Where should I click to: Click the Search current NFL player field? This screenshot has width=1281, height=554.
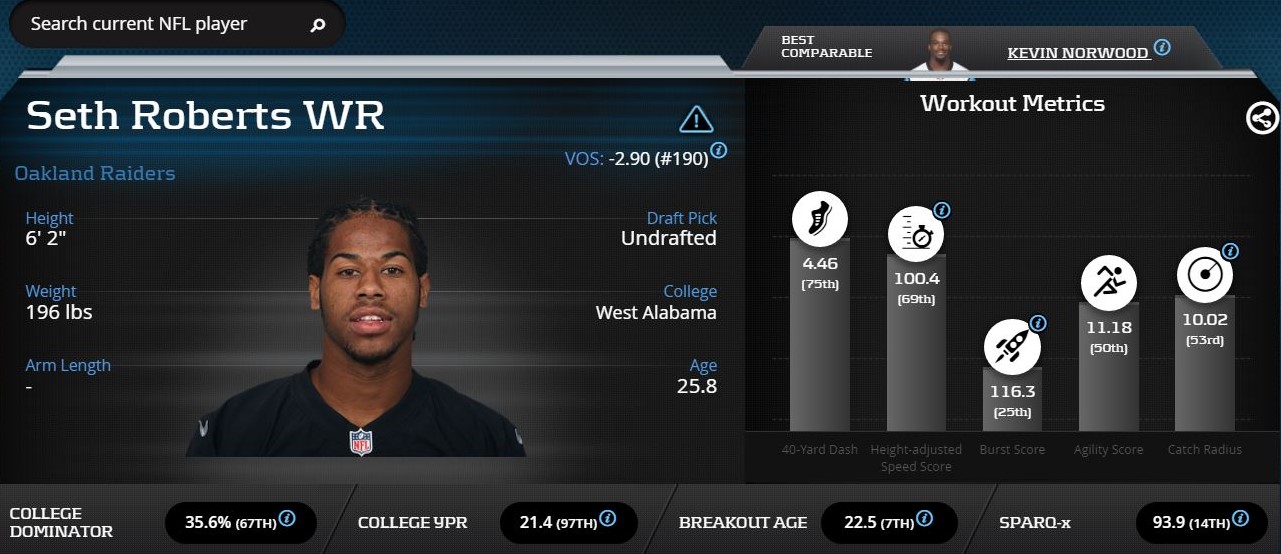(x=160, y=24)
